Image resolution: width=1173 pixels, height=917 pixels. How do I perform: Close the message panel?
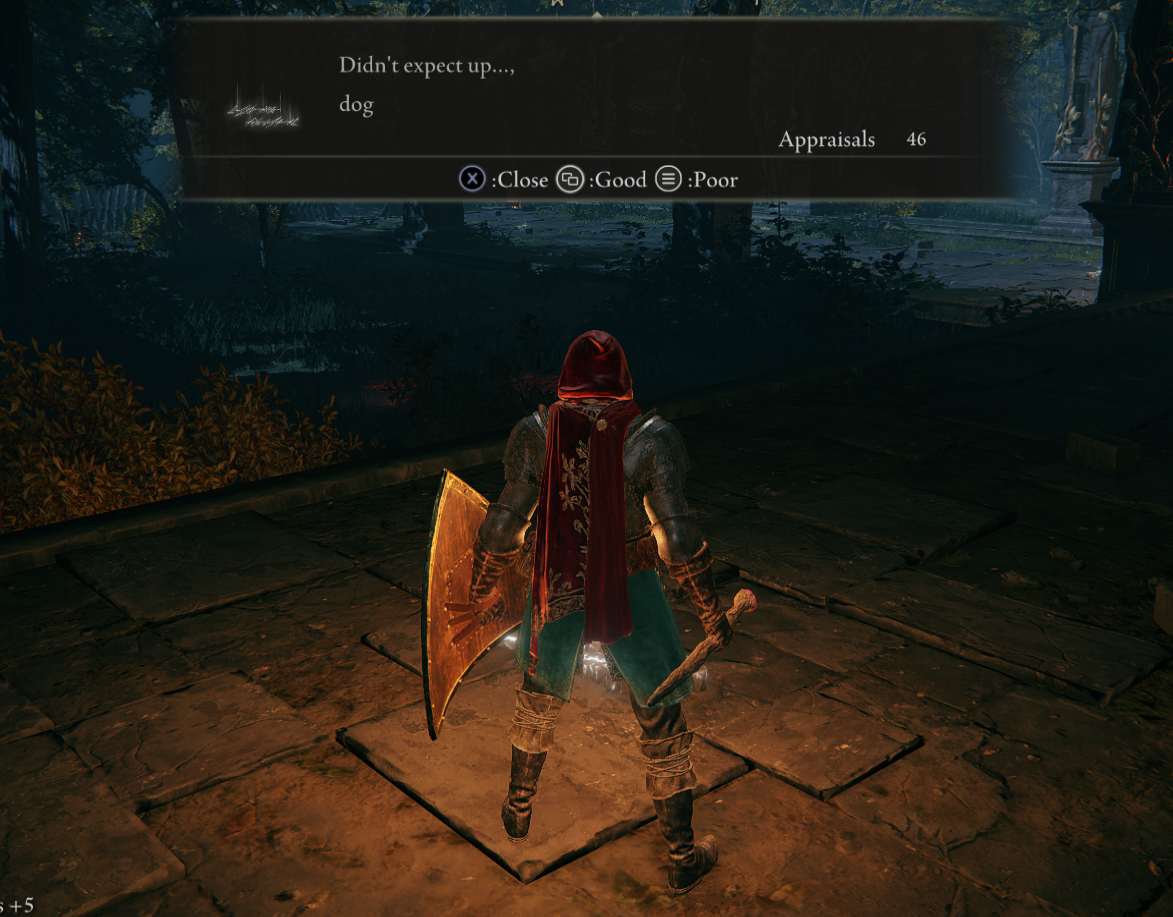coord(504,180)
